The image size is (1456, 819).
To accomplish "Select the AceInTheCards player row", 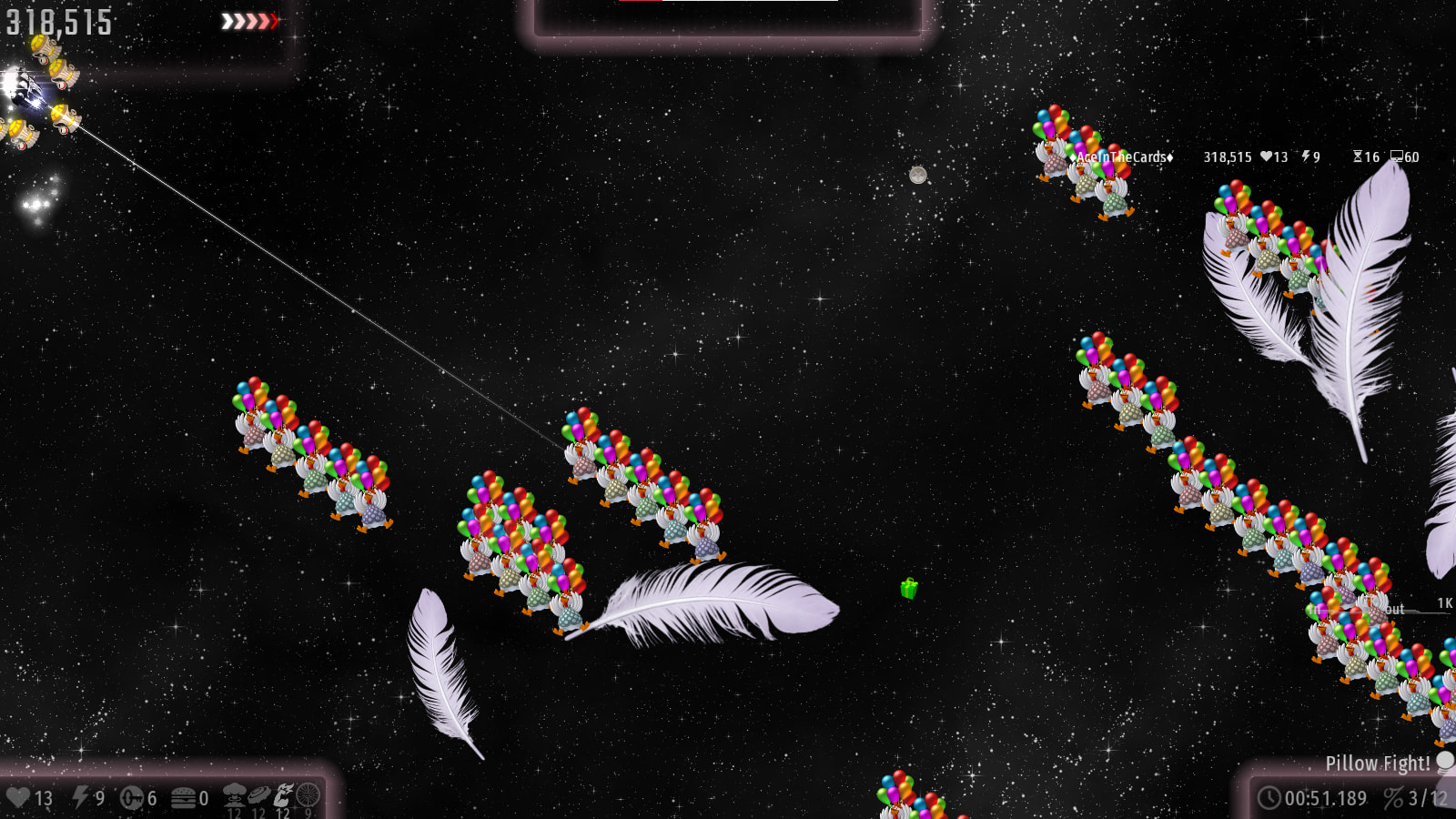I will (x=1125, y=157).
